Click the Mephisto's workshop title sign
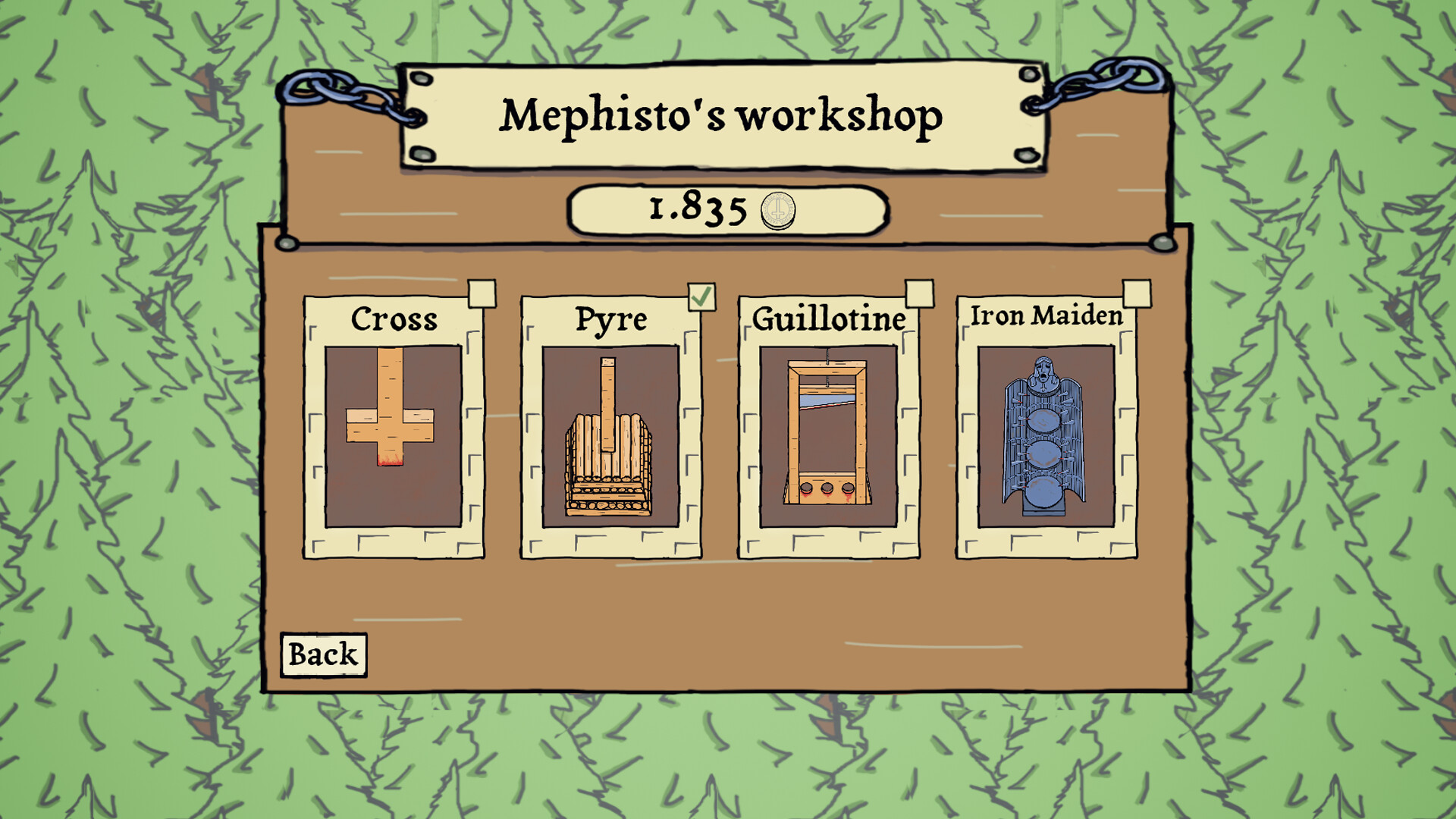Screen dimensions: 1456x819 point(722,116)
